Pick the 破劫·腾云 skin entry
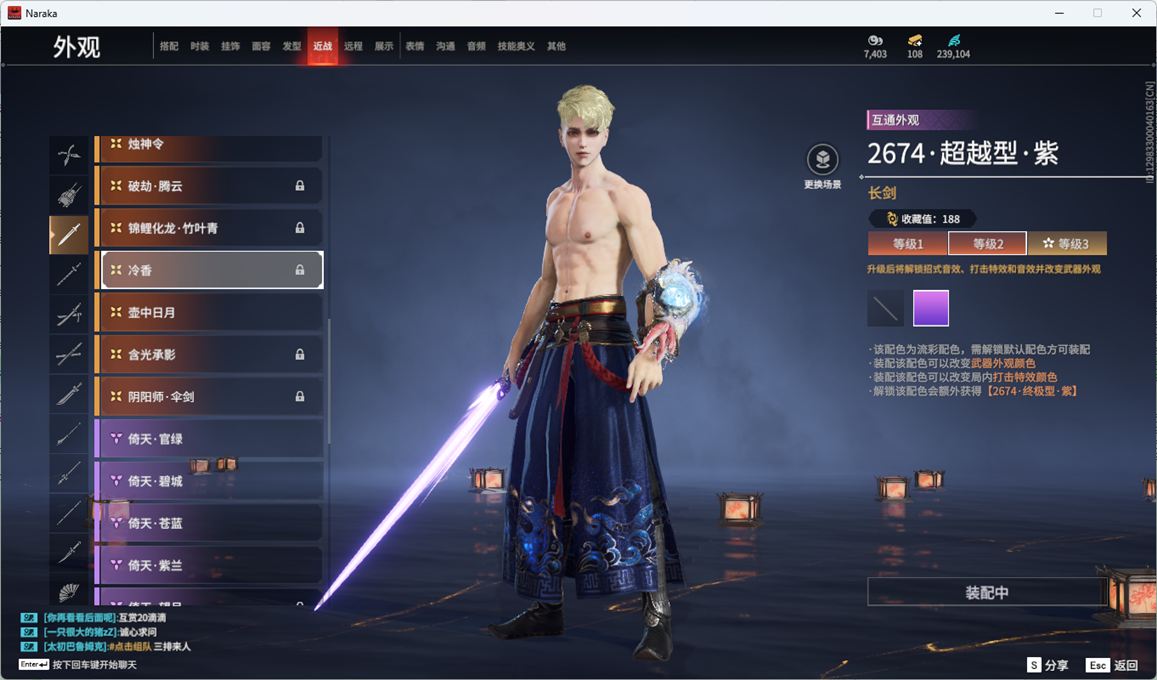 point(208,186)
